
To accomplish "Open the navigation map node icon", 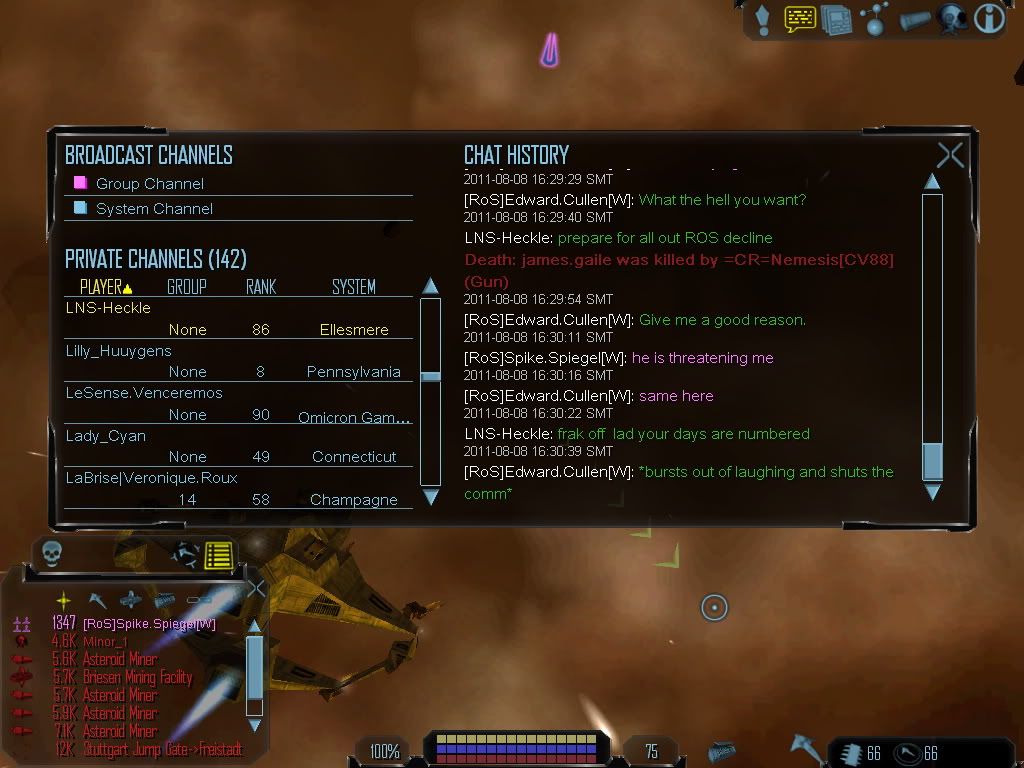I will pyautogui.click(x=875, y=19).
